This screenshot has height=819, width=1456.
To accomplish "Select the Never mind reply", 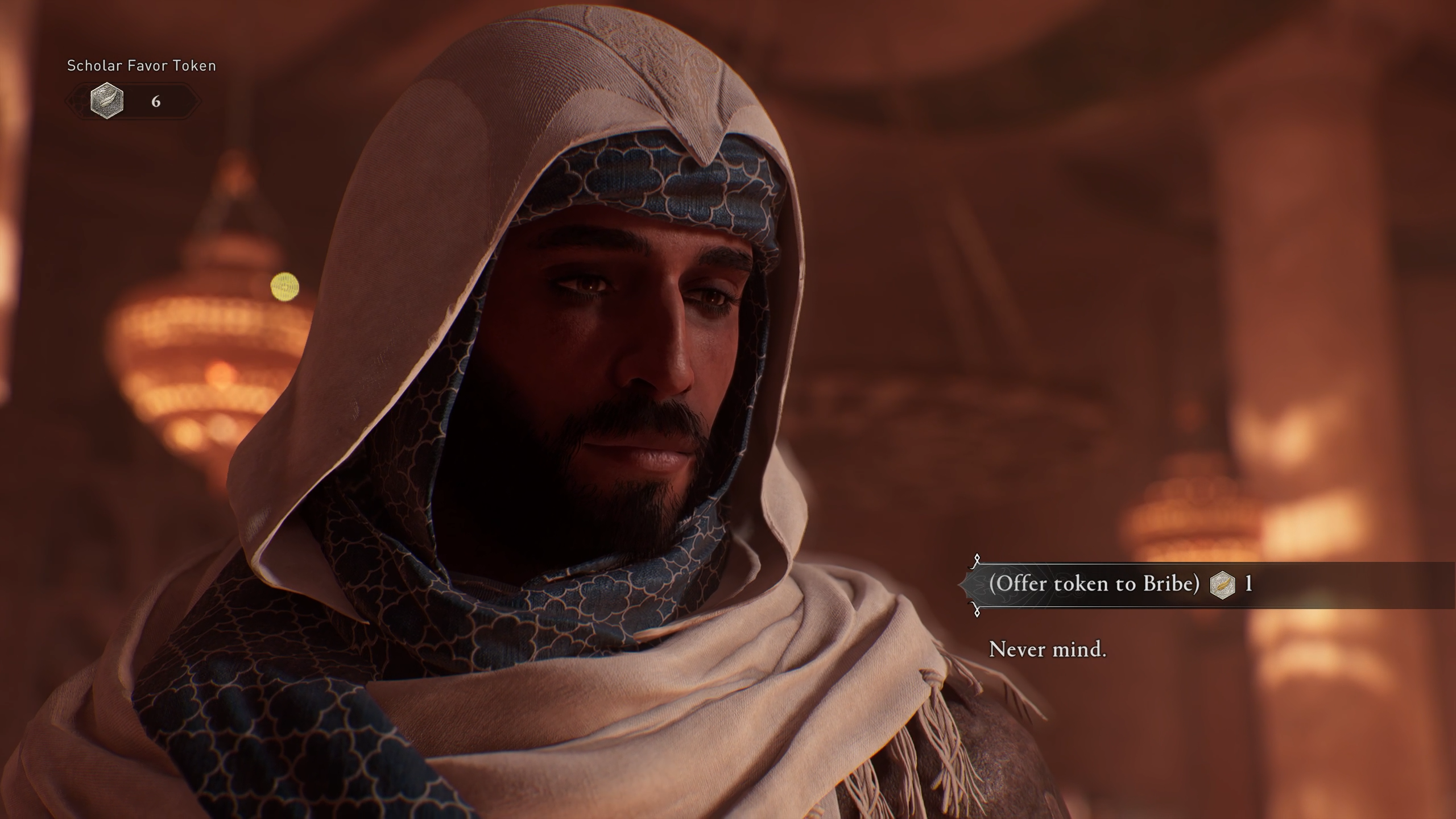I will (1048, 650).
